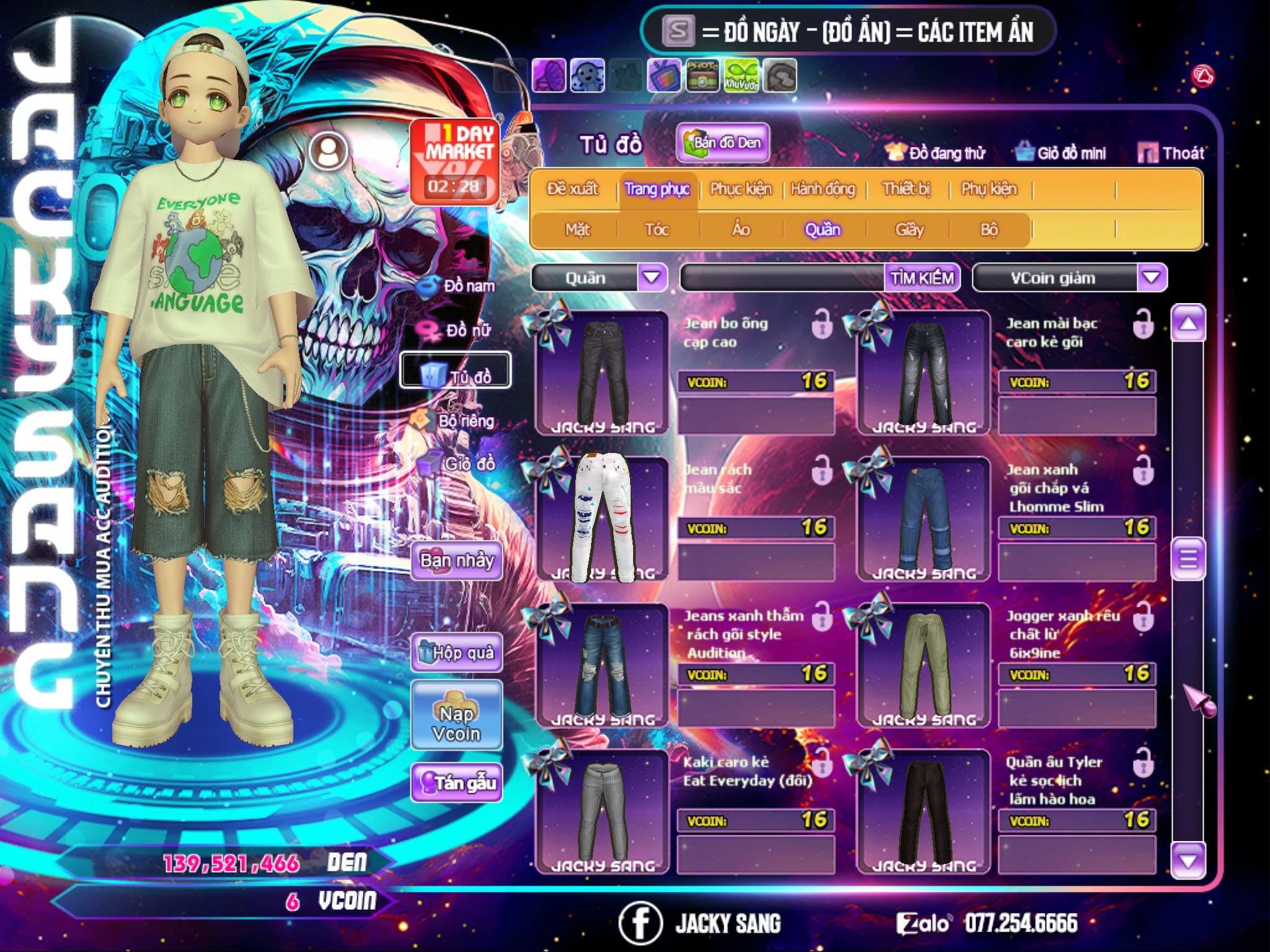
Task: Pick the Jogger xanh rêu pants thumbnail
Action: [924, 663]
